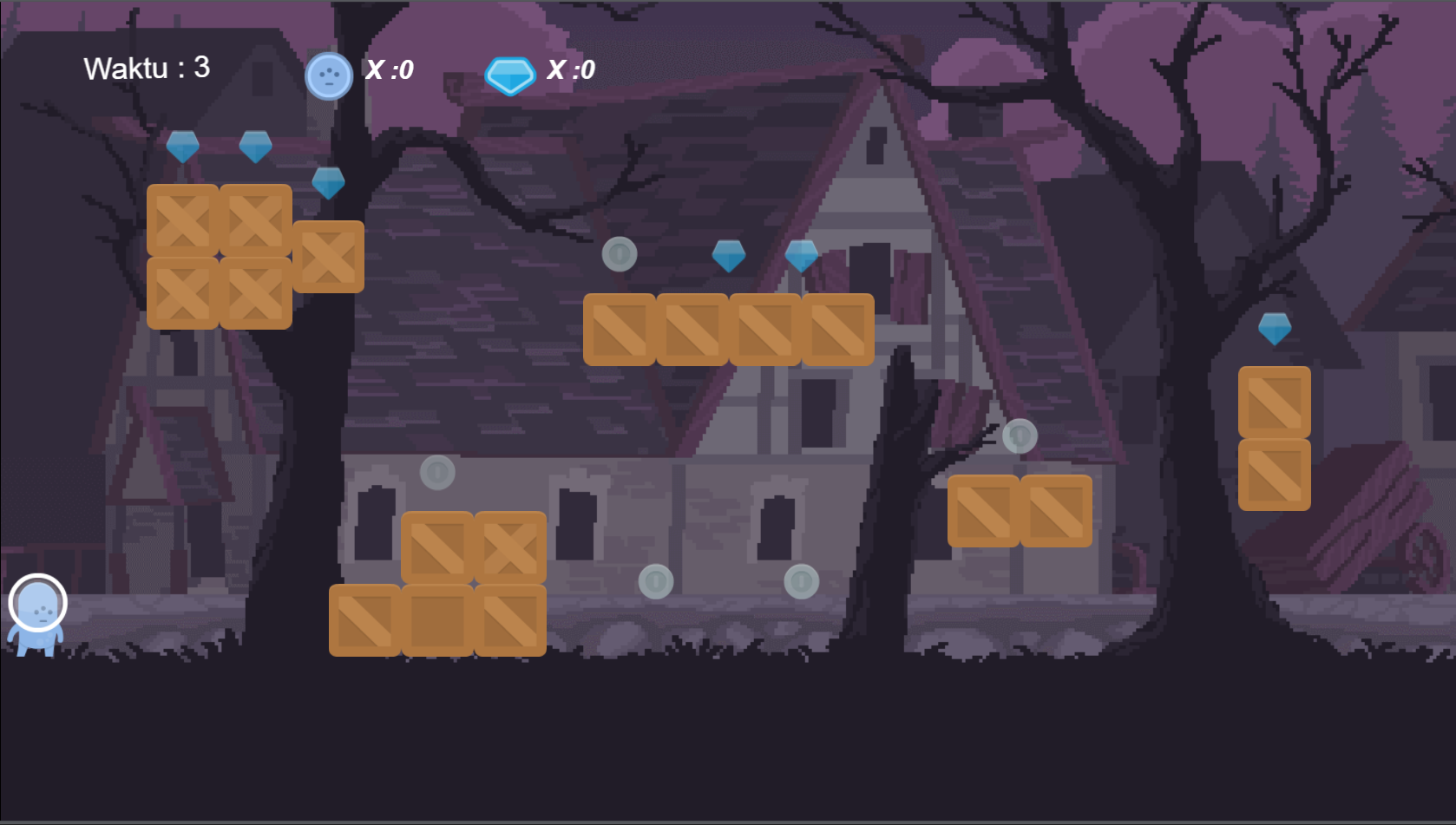Viewport: 1456px width, 825px height.
Task: Click the left crate on the small two-crate platform
Action: [986, 512]
